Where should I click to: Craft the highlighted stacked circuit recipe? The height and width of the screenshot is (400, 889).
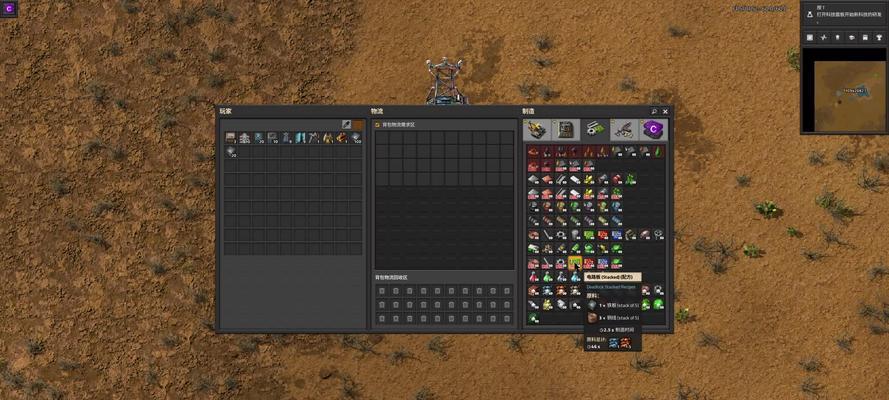575,263
